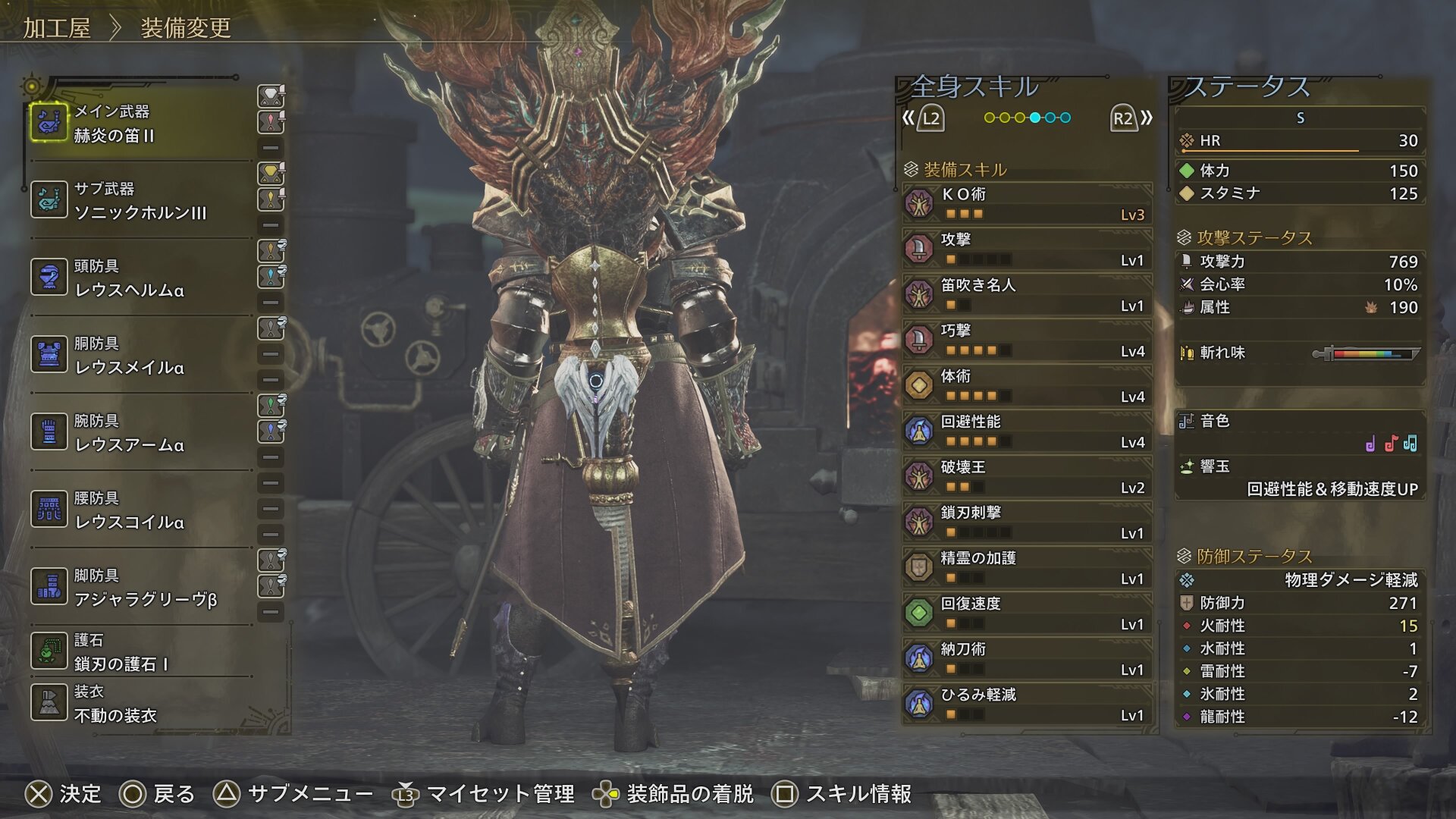Select the main weapon slot 赫炎の笛 II

140,124
